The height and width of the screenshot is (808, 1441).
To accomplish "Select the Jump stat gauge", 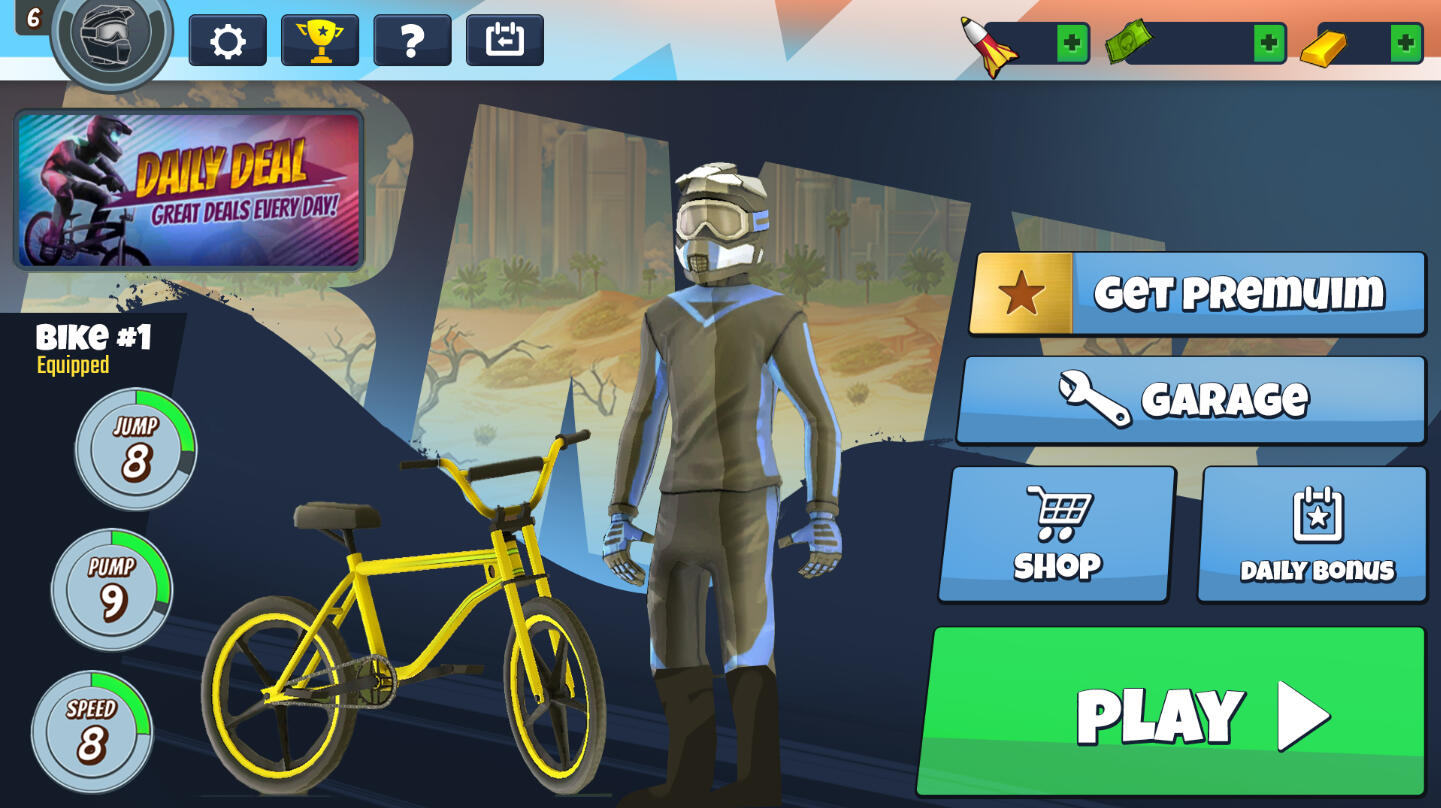I will click(136, 448).
